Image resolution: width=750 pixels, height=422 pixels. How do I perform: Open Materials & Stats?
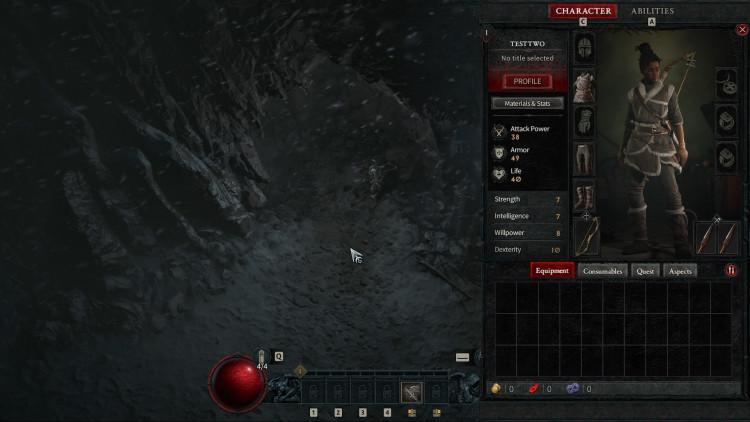point(527,103)
